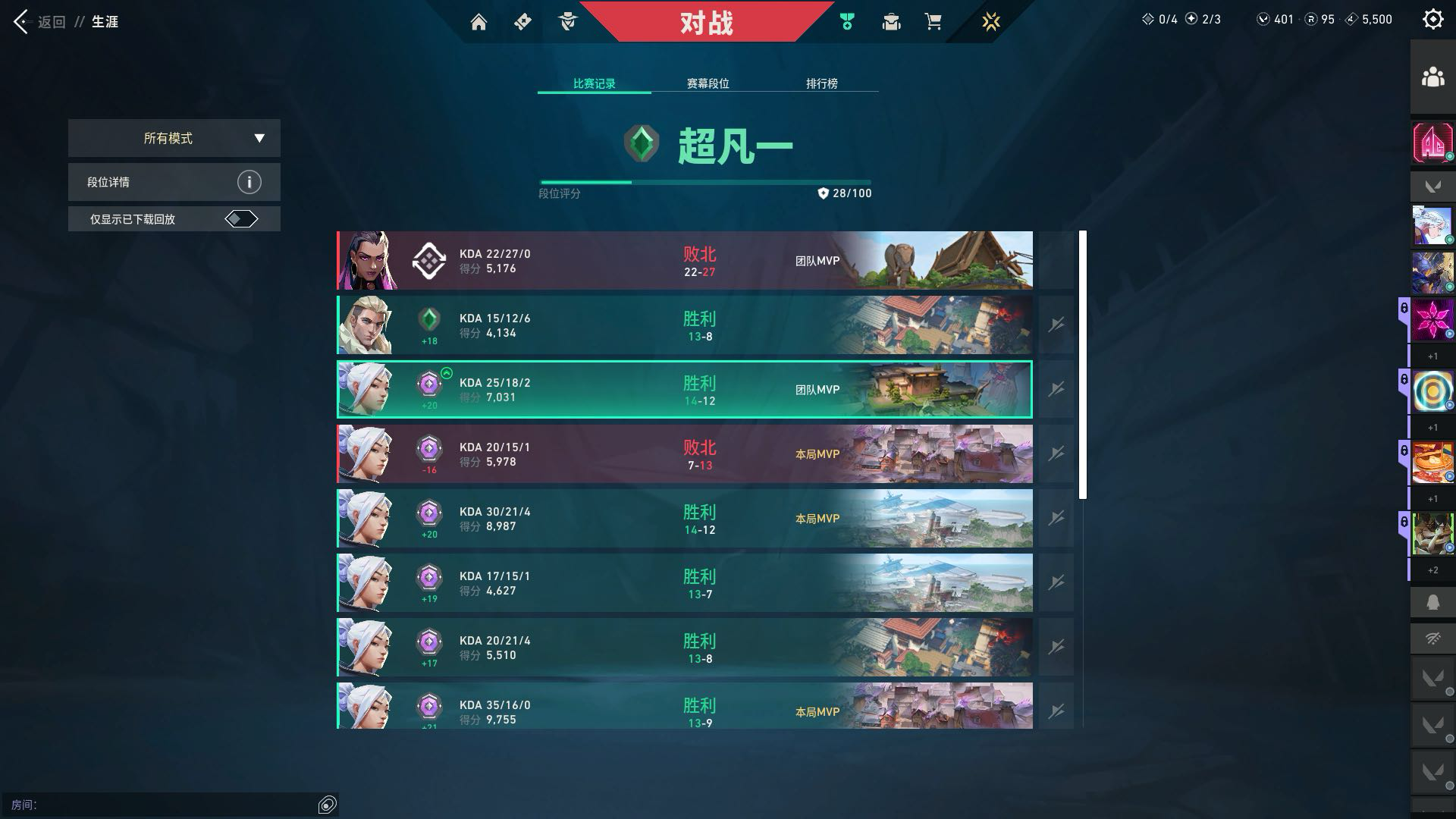The width and height of the screenshot is (1456, 819).
Task: Select the 对战 play tab
Action: coord(706,23)
